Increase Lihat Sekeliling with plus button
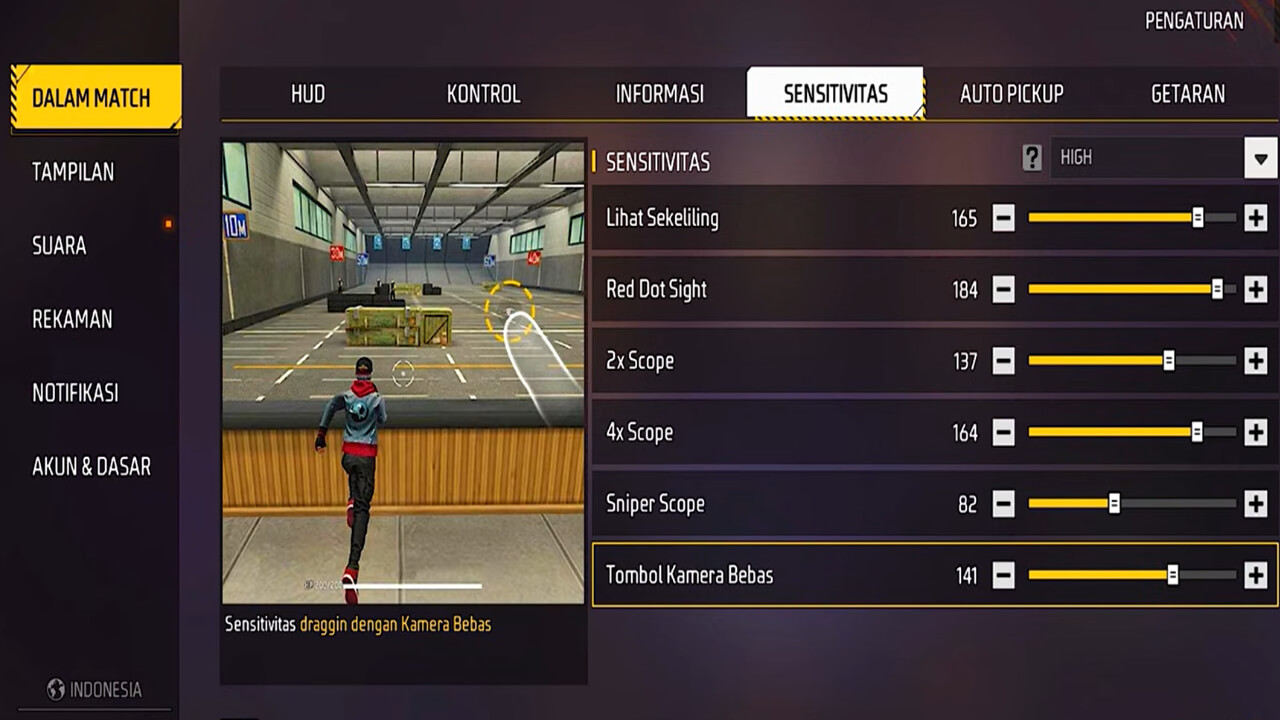1280x720 pixels. coord(1255,218)
